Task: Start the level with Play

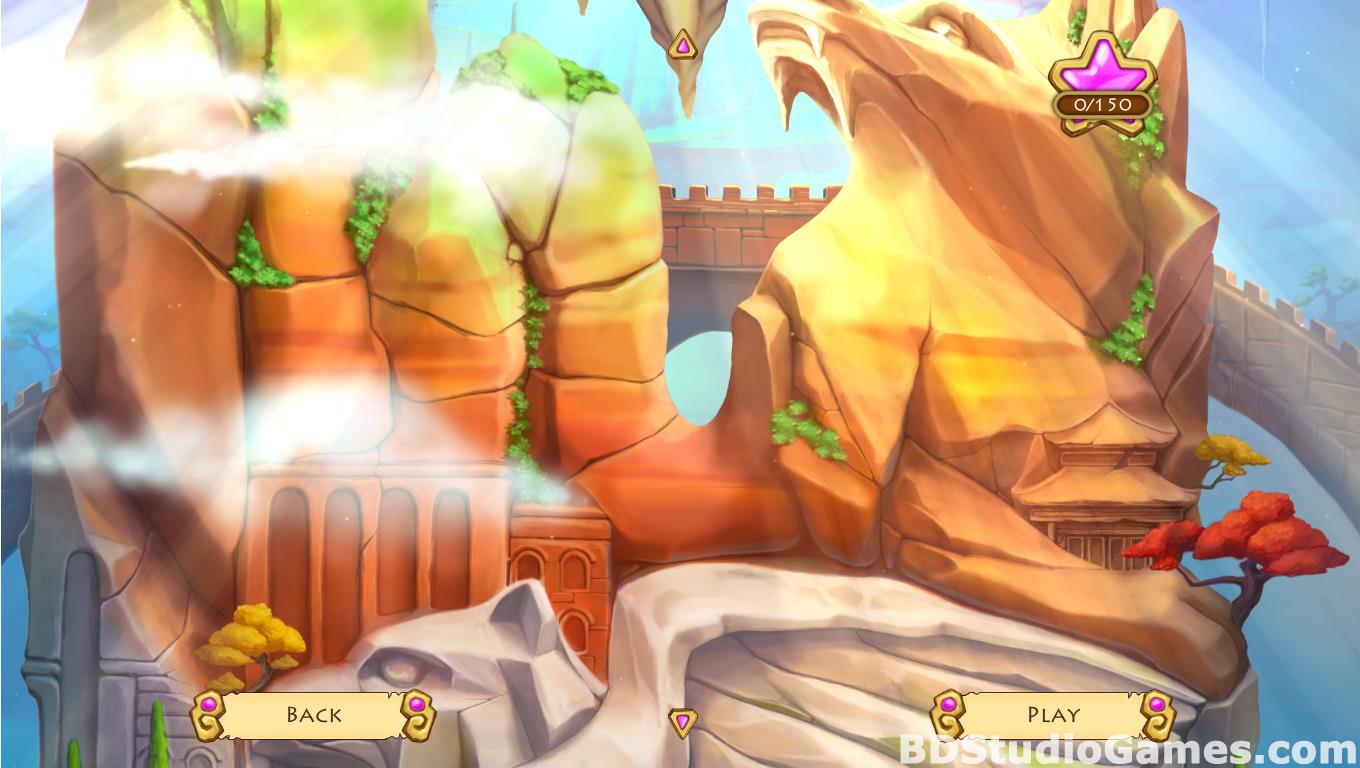Action: tap(1053, 714)
